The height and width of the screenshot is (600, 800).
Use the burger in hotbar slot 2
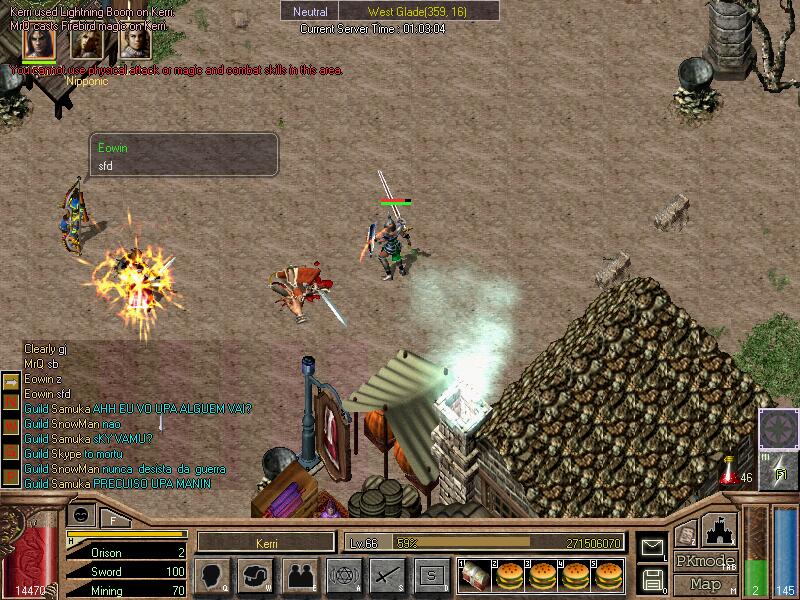coord(511,575)
